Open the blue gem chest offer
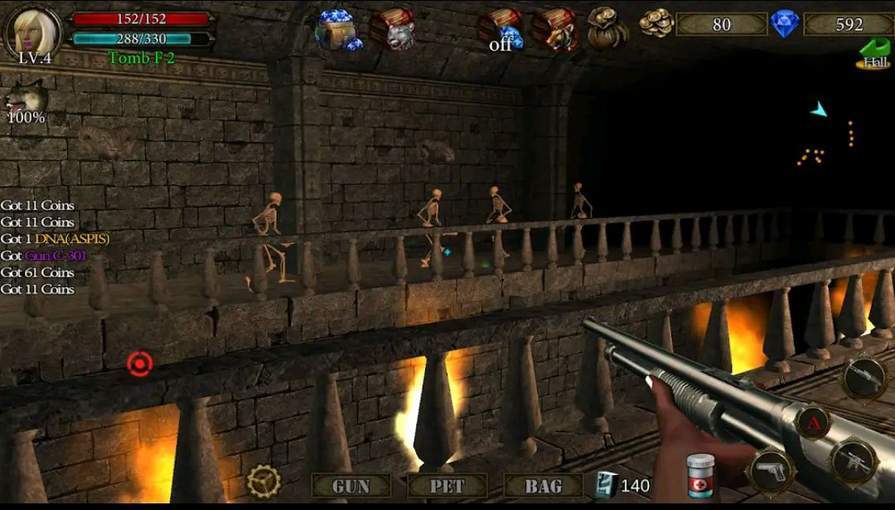The height and width of the screenshot is (510, 895). [x=338, y=29]
